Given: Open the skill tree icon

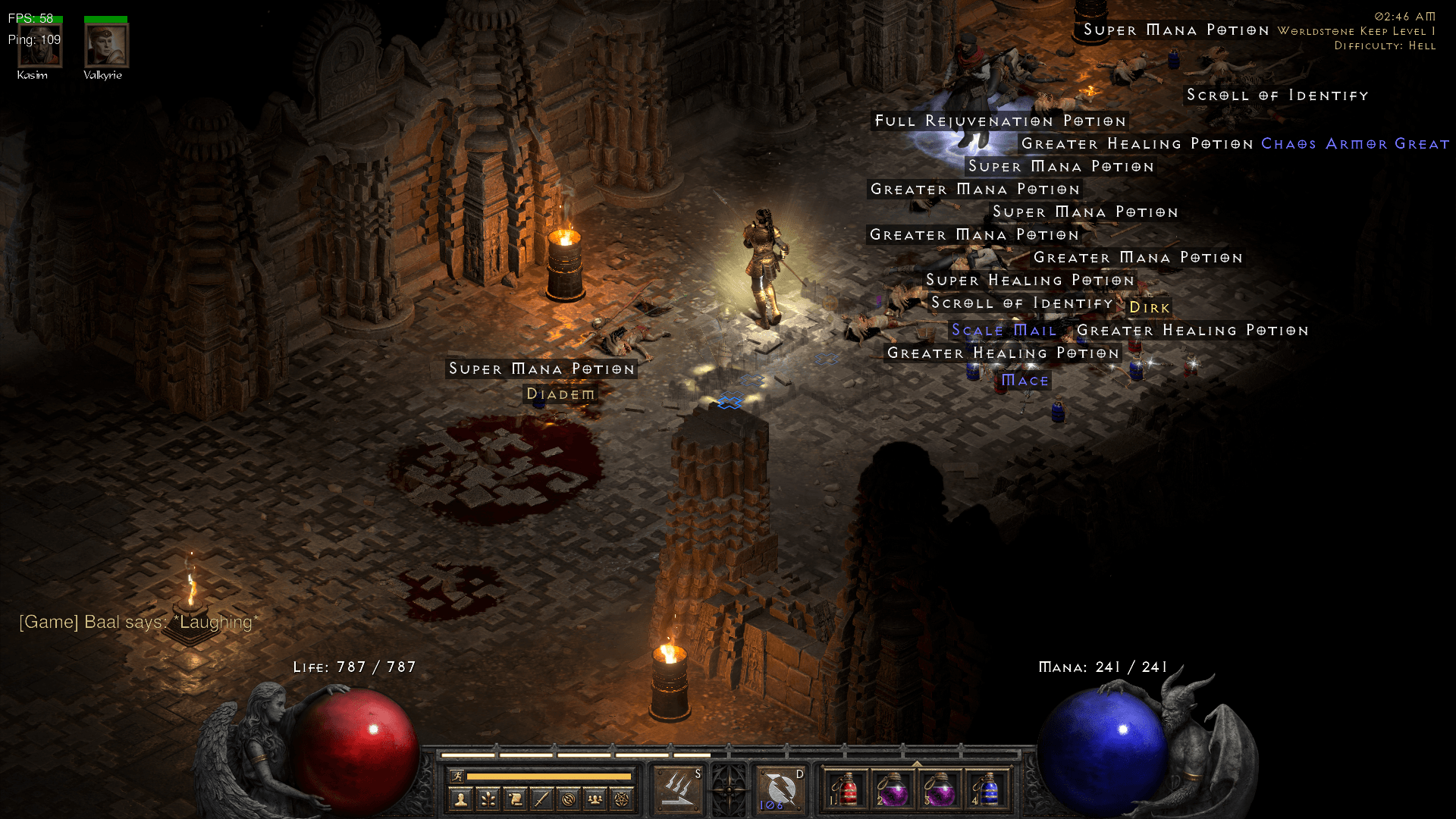Looking at the screenshot, I should (x=488, y=799).
